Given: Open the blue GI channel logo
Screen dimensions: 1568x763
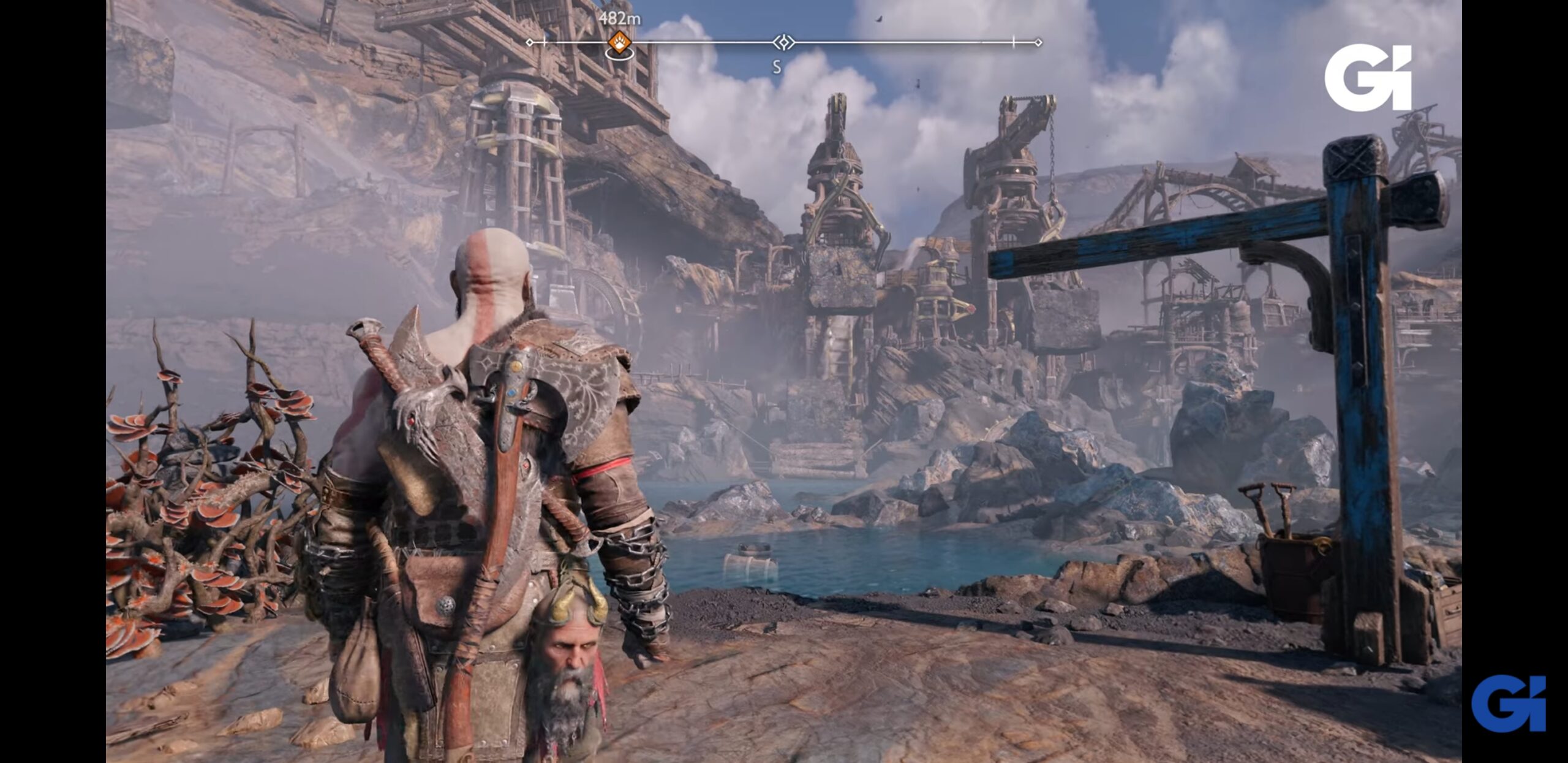Looking at the screenshot, I should click(1508, 703).
